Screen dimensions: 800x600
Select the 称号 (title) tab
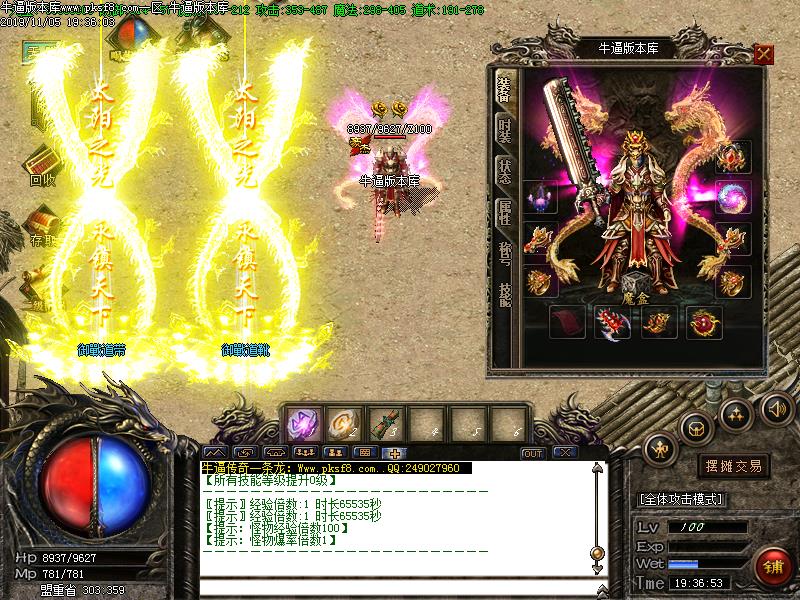coord(504,252)
